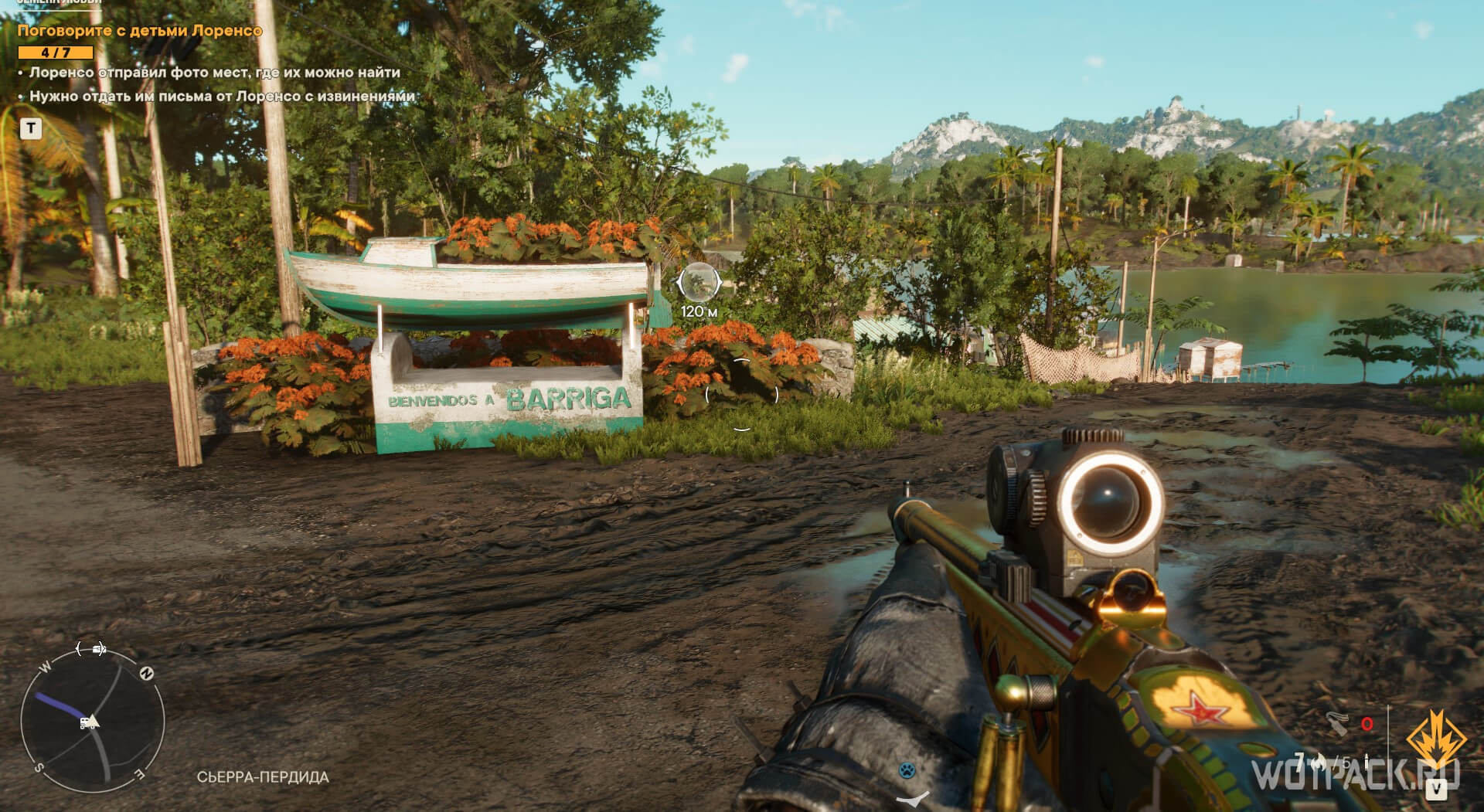This screenshot has height=812, width=1484.
Task: Select the quest title about Lorenzo's children
Action: pyautogui.click(x=140, y=31)
